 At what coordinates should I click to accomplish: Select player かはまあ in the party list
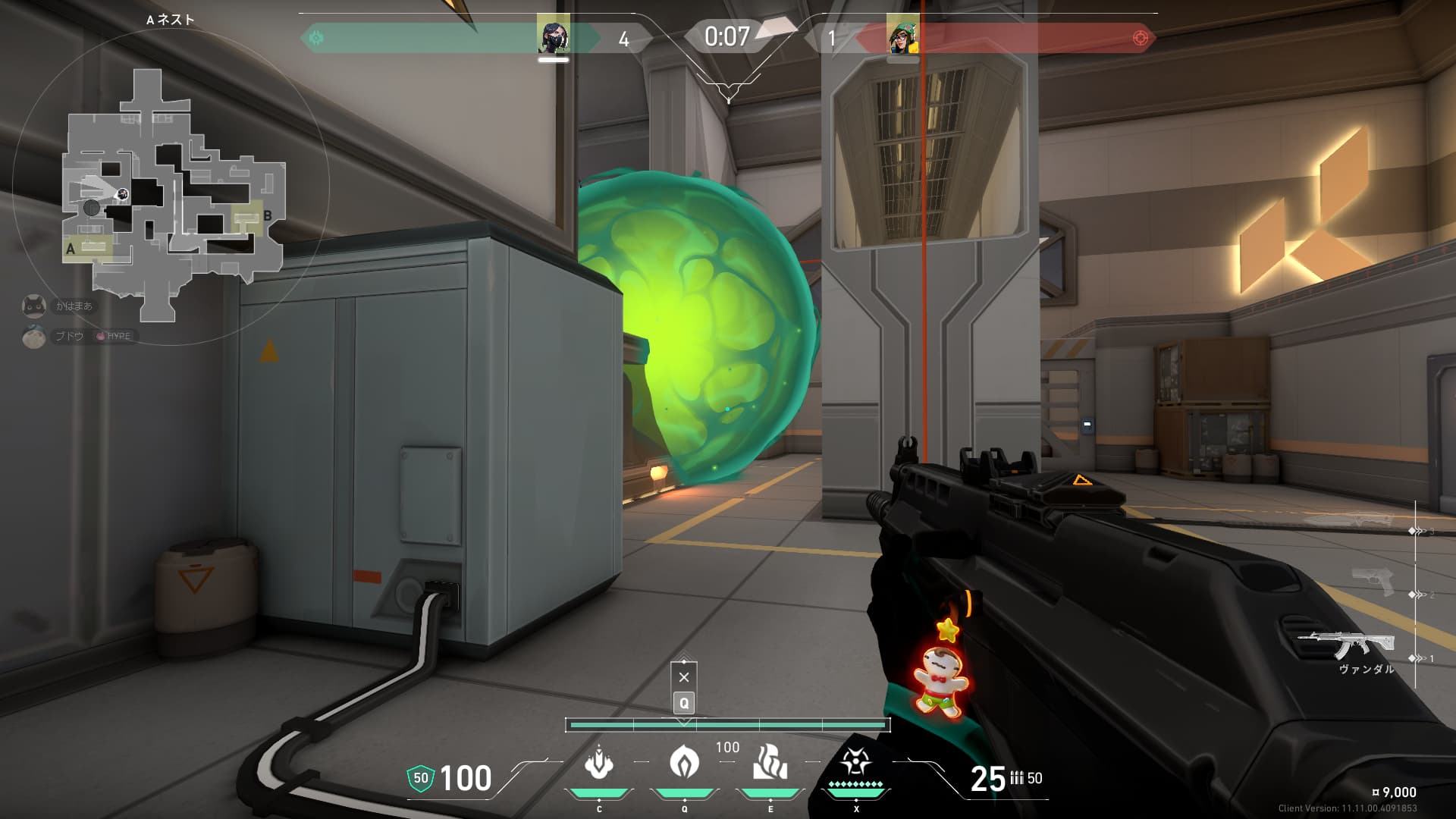pyautogui.click(x=74, y=306)
